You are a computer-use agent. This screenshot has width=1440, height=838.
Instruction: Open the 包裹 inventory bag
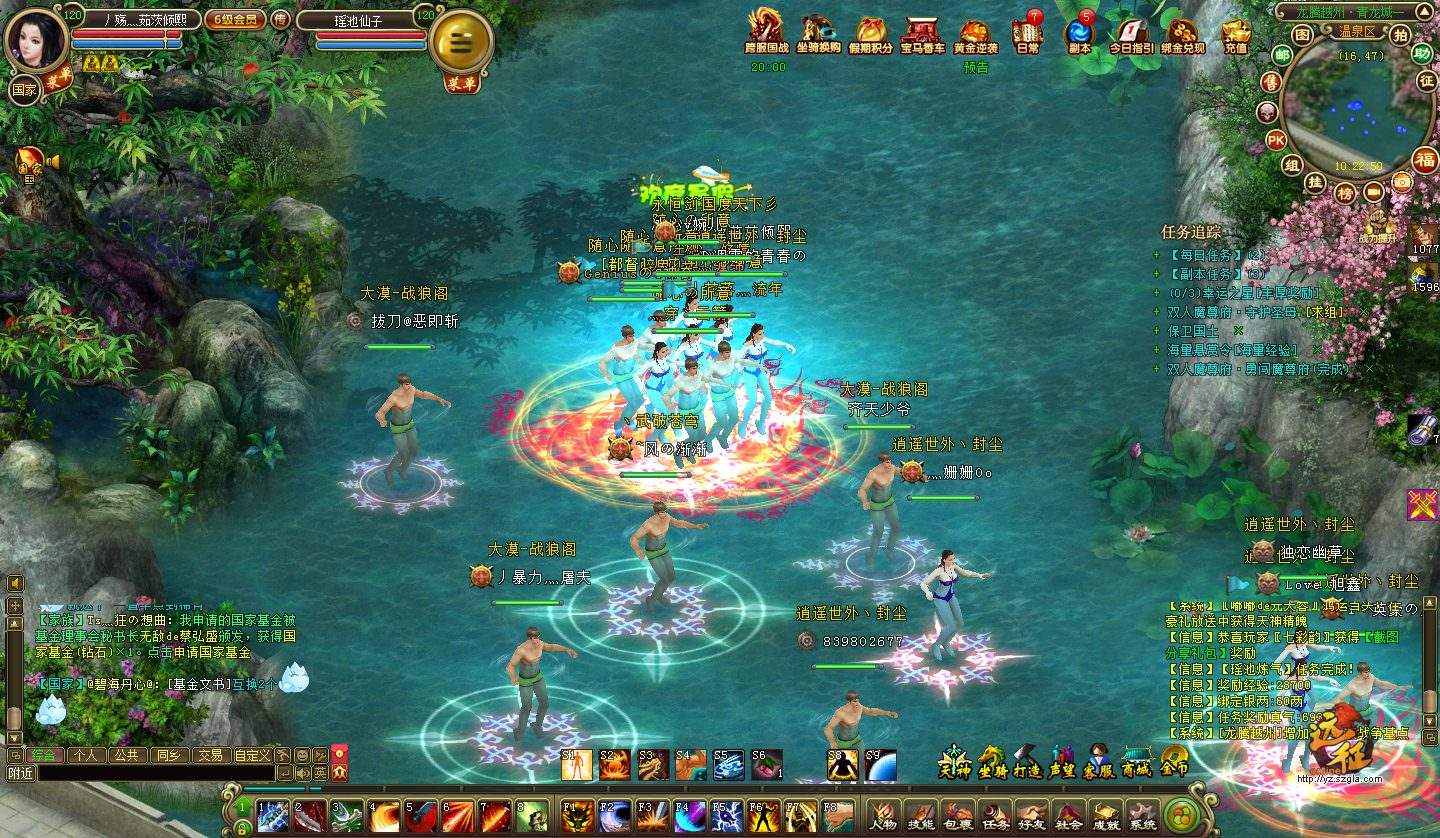click(x=957, y=815)
